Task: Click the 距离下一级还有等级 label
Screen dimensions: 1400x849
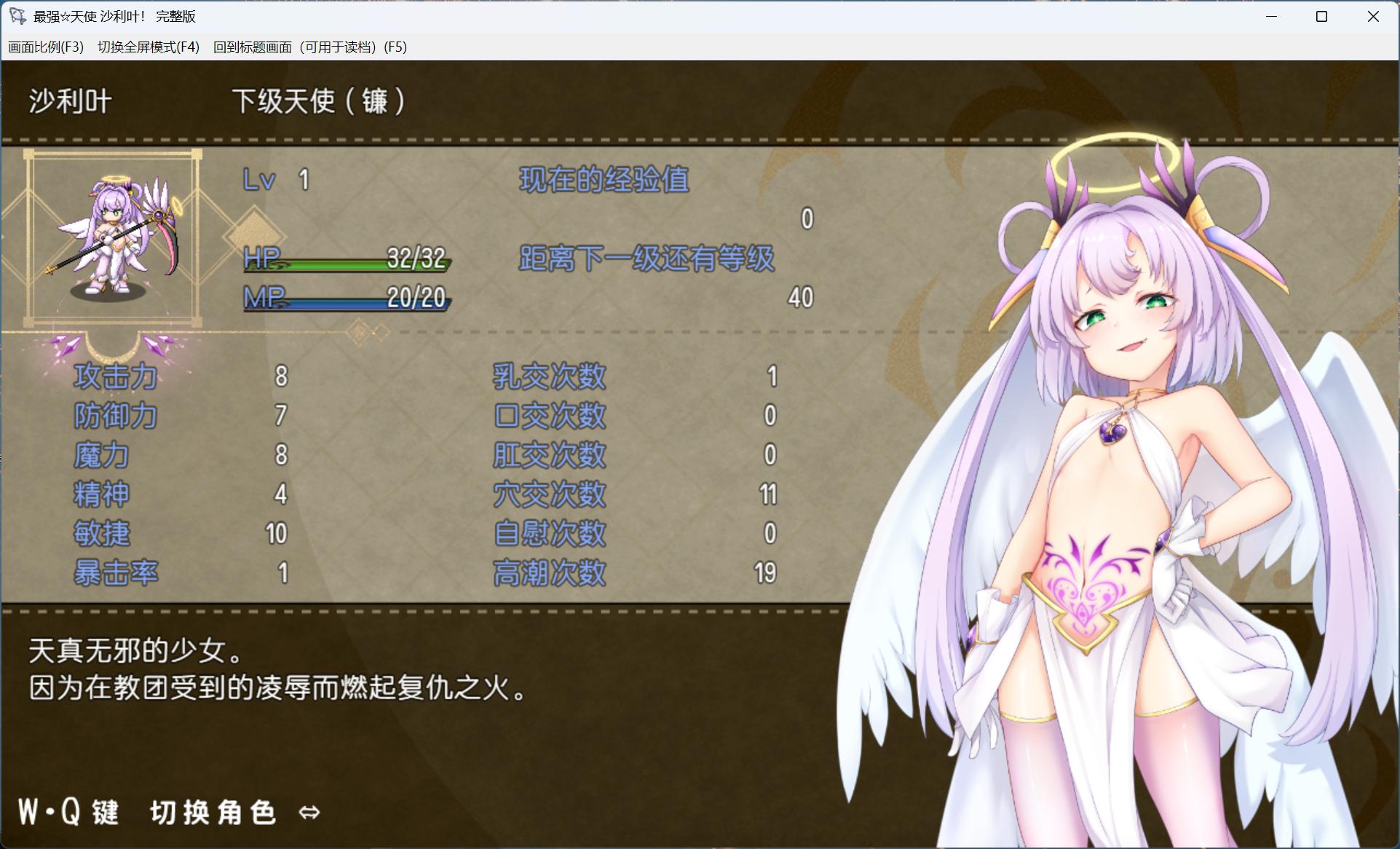Action: point(646,258)
